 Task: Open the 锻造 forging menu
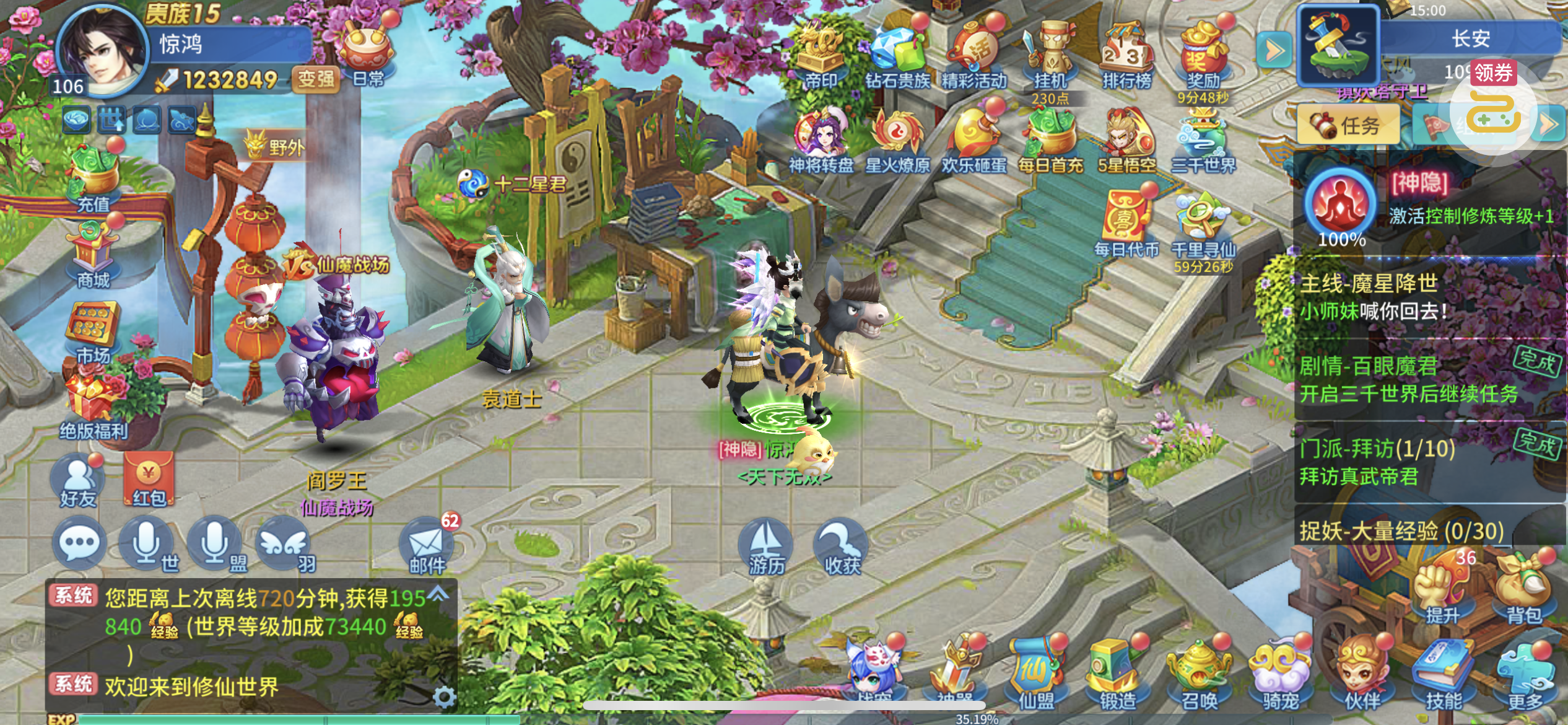pos(1118,675)
